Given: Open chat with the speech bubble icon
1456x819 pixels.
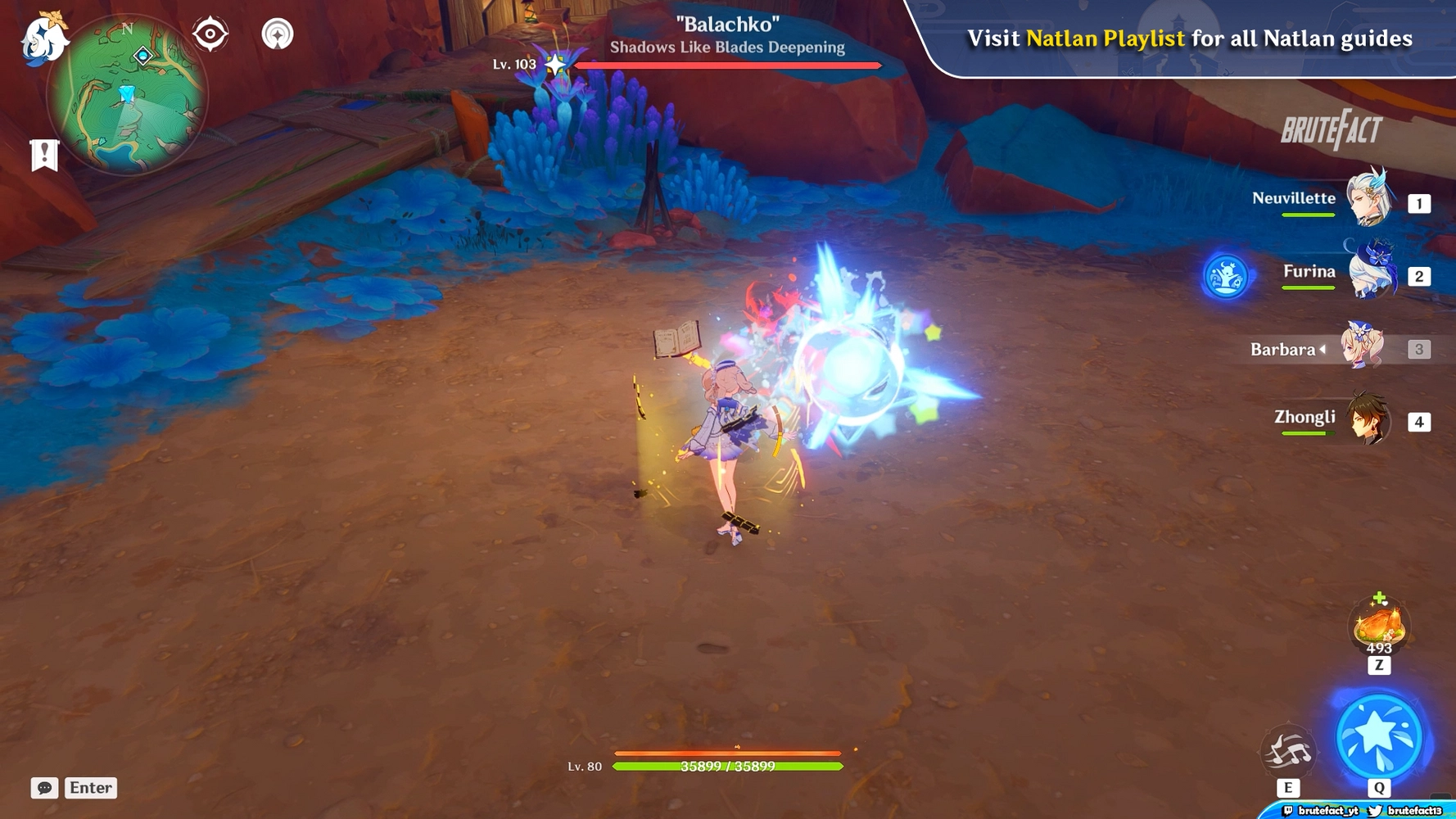Looking at the screenshot, I should coord(47,788).
